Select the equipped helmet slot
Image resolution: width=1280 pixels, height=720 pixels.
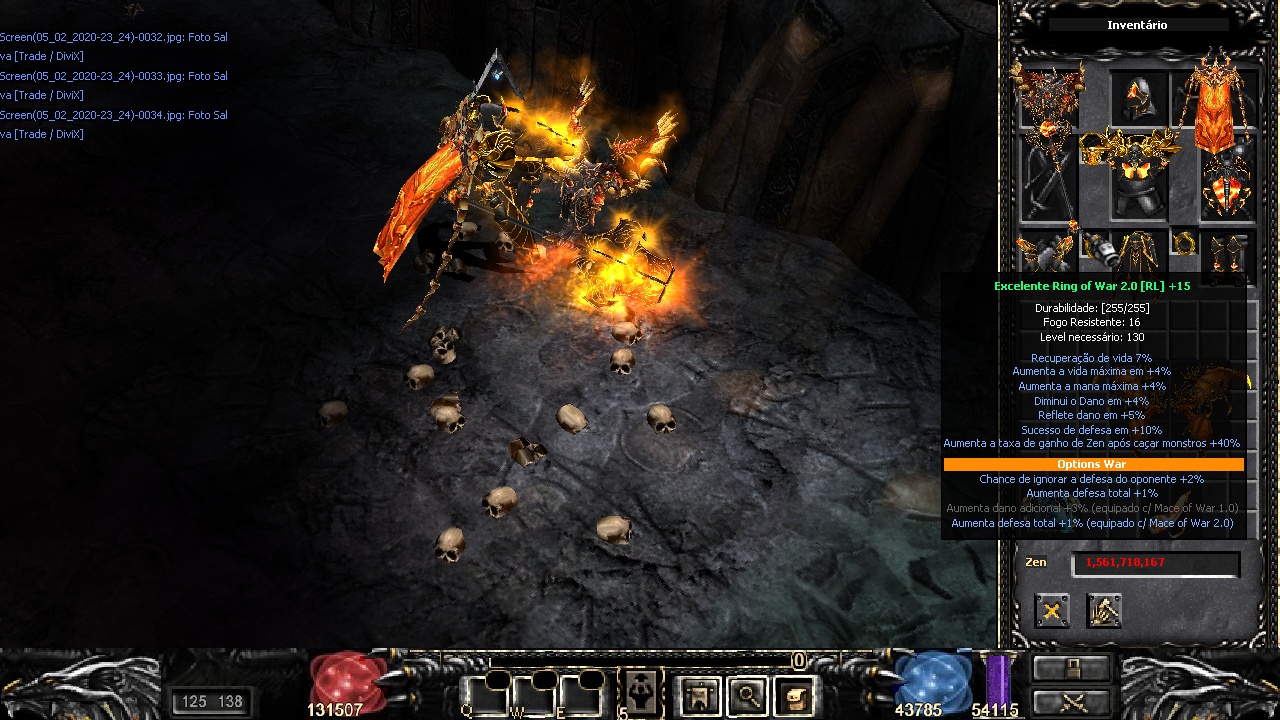(1139, 98)
